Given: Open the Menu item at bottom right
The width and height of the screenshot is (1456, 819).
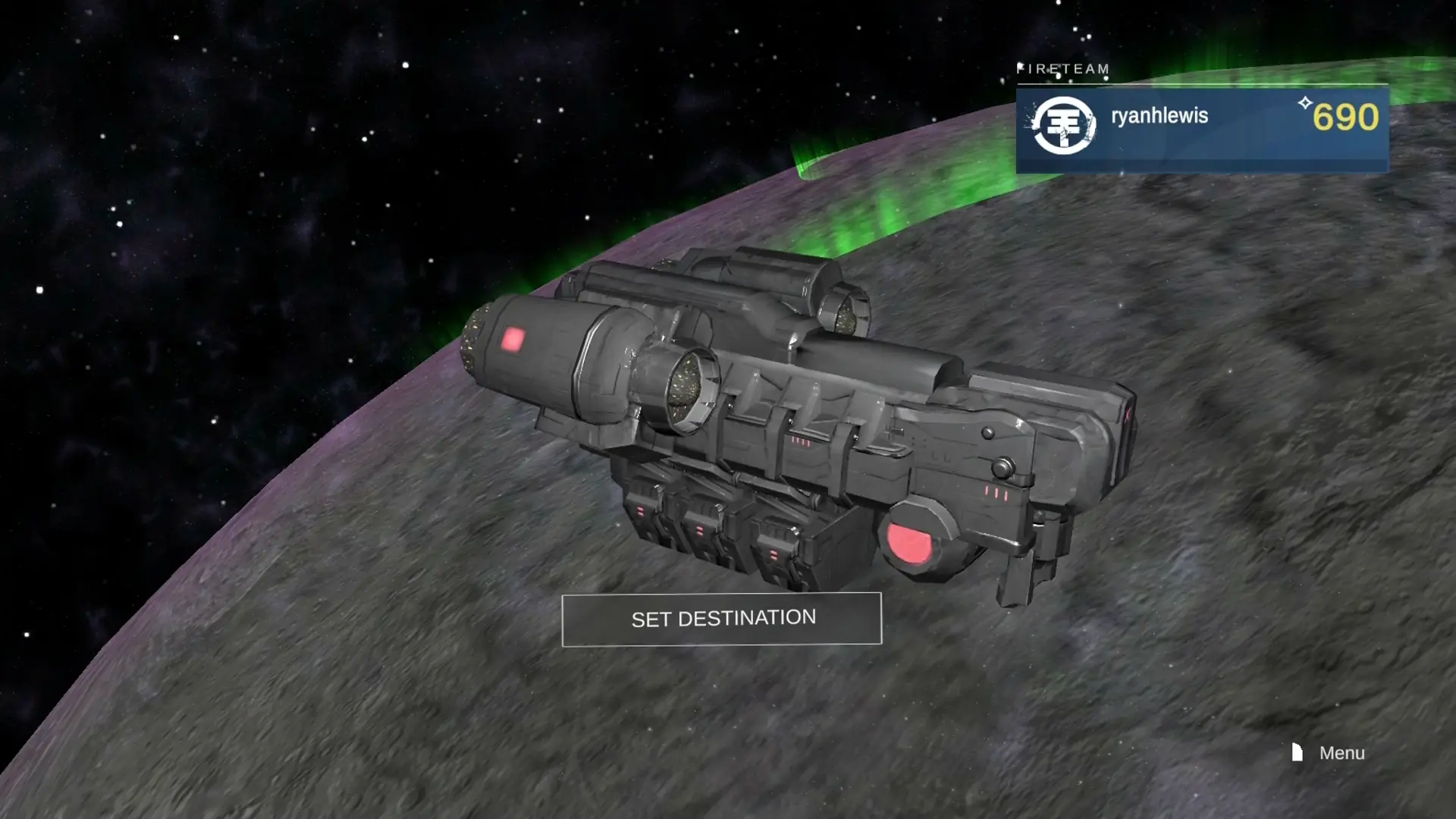Looking at the screenshot, I should 1341,753.
